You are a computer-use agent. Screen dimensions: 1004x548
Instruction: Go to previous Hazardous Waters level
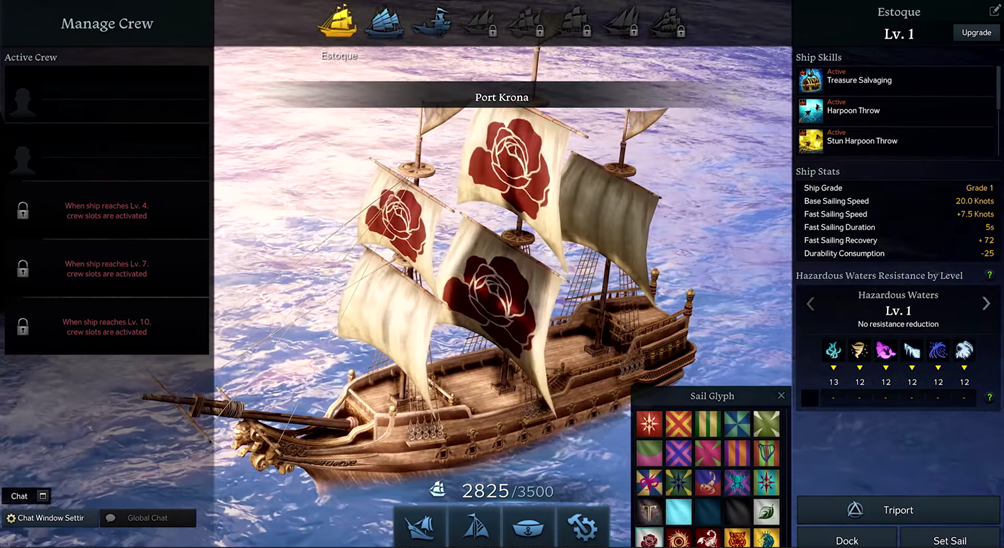(x=810, y=304)
